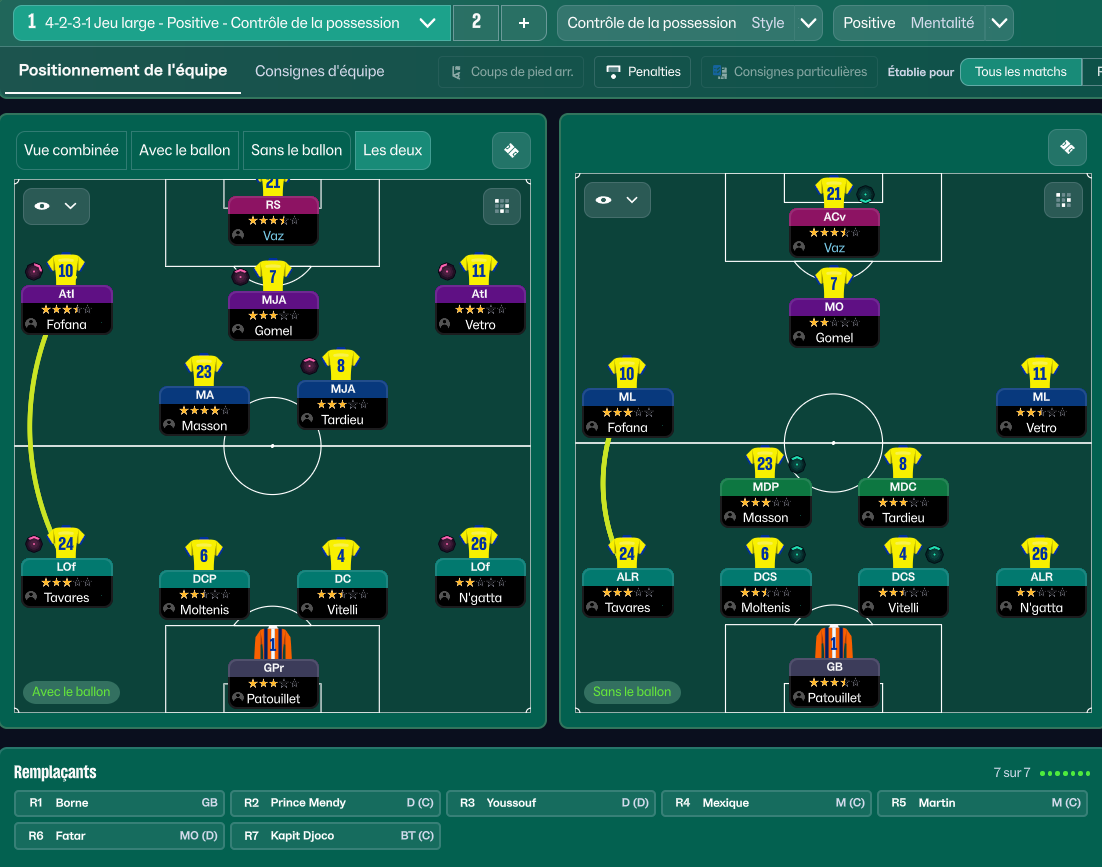Choose the Vue combinée view
This screenshot has height=867, width=1102.
click(x=71, y=150)
